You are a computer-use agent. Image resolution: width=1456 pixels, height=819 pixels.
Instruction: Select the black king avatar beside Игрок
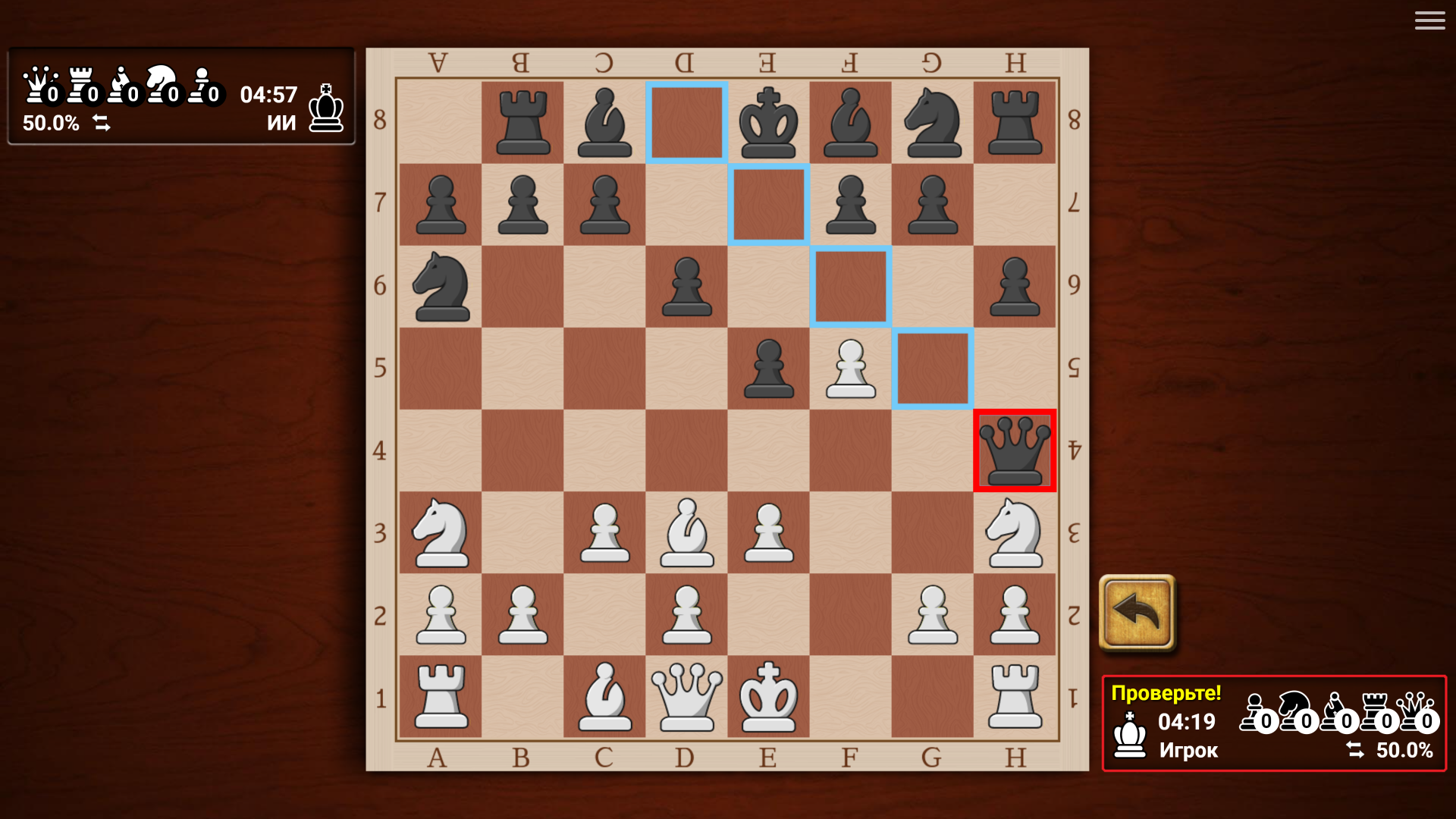pos(1128,734)
